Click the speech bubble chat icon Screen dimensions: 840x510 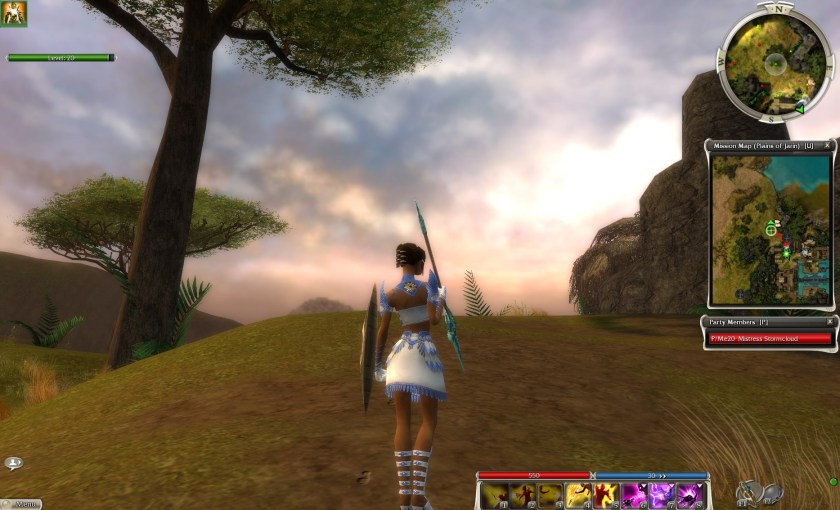click(x=13, y=463)
